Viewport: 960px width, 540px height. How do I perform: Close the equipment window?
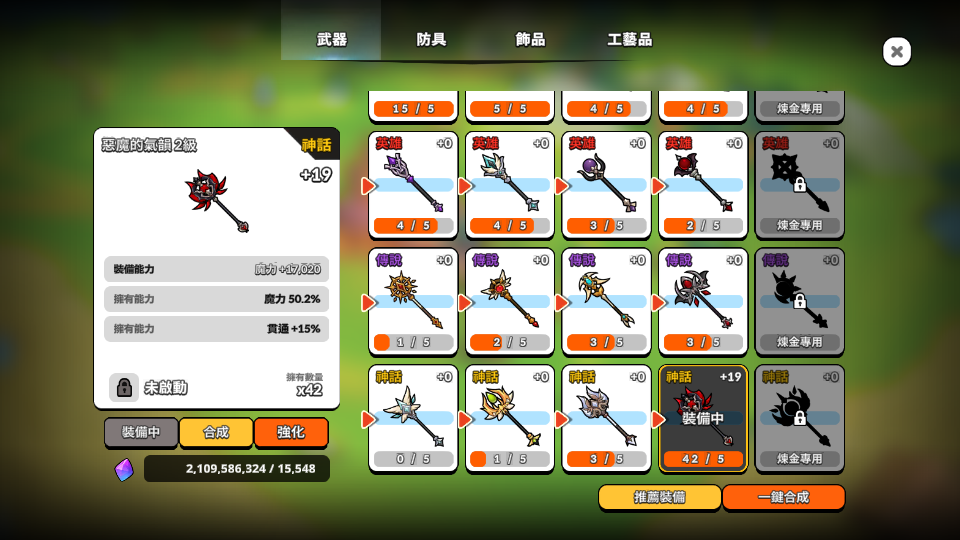pyautogui.click(x=897, y=52)
